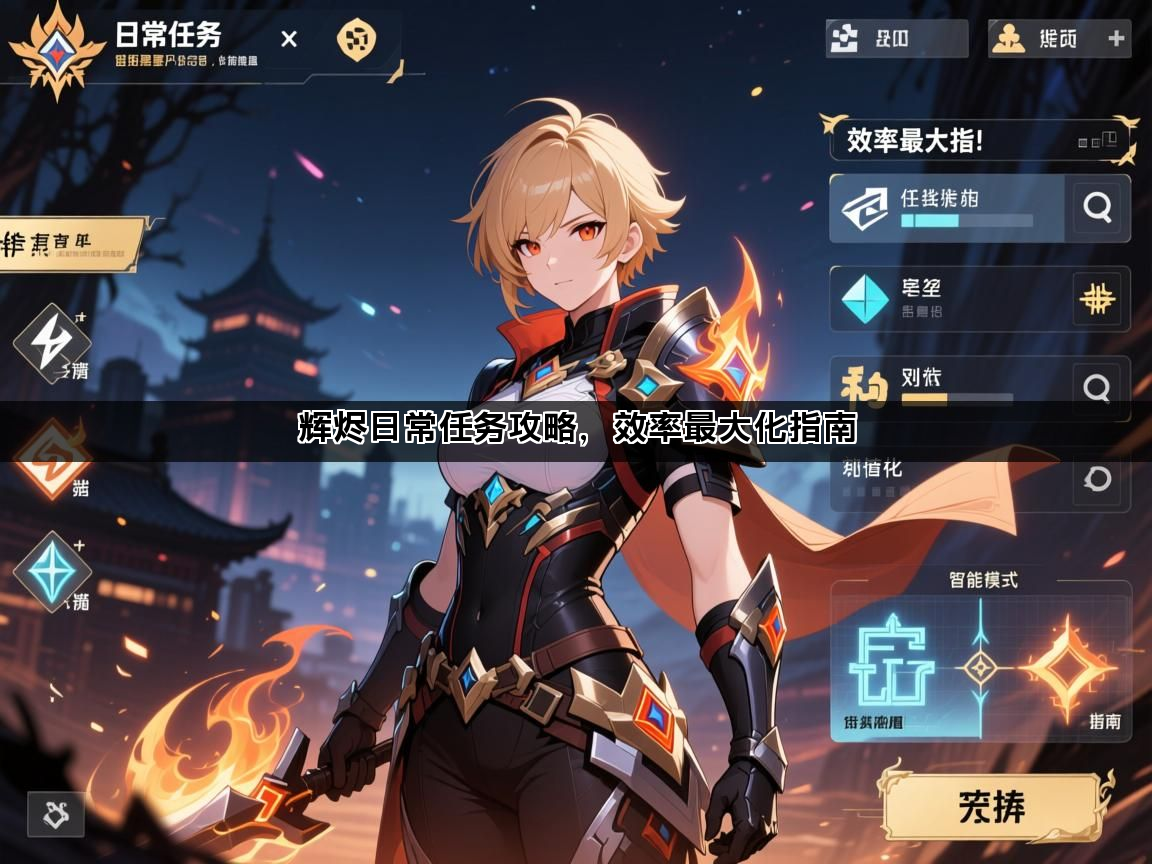Click the refresh icon on the fourth task row

tap(1098, 479)
